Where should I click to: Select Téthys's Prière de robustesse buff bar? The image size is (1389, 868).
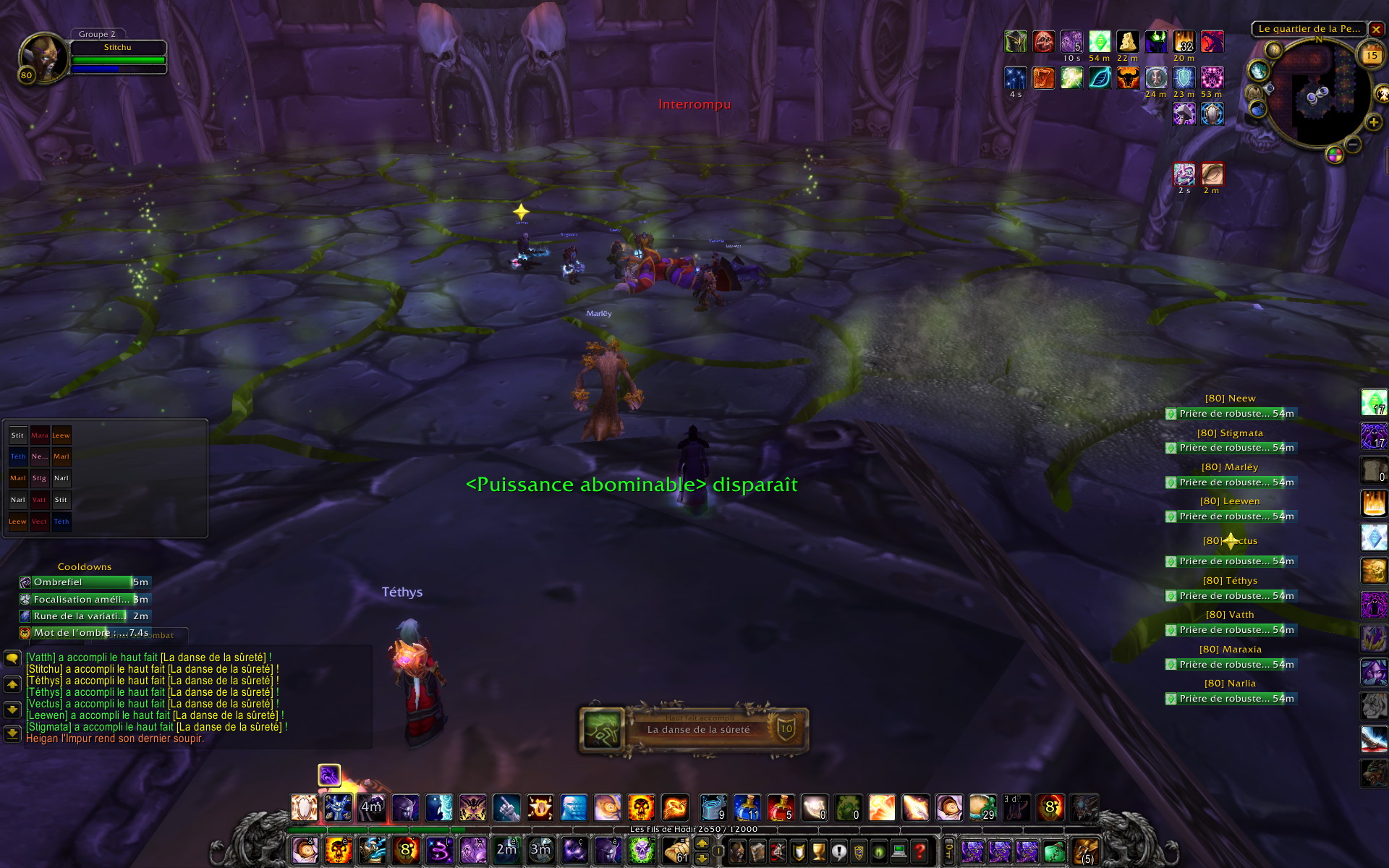pyautogui.click(x=1230, y=596)
